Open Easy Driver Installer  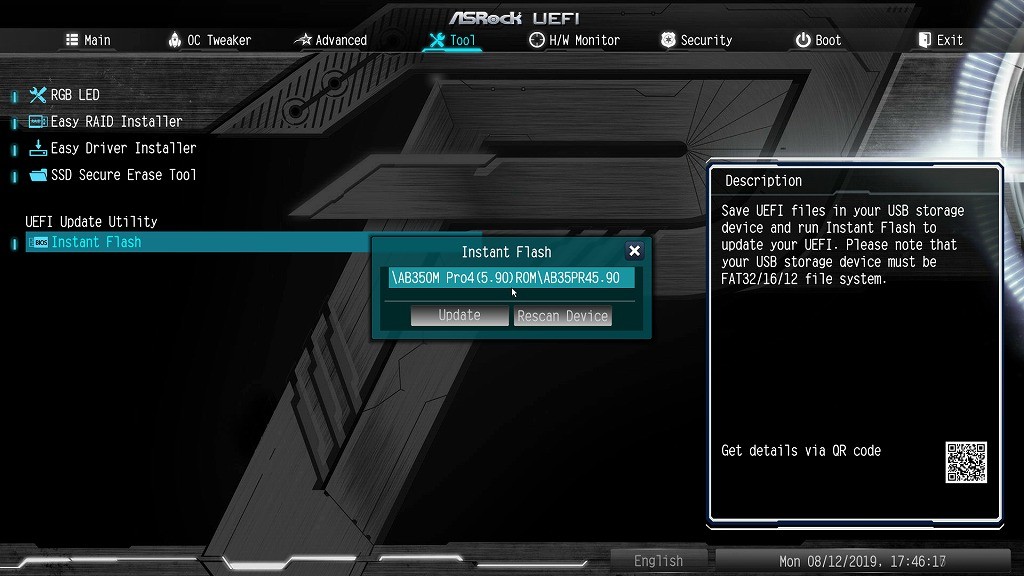(x=123, y=148)
